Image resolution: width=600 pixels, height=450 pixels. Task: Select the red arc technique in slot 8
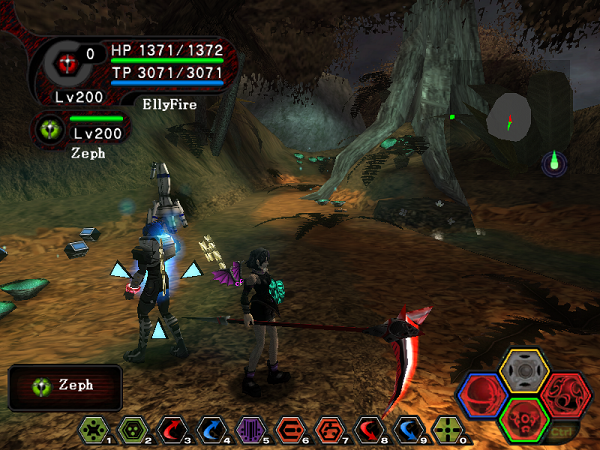(368, 429)
